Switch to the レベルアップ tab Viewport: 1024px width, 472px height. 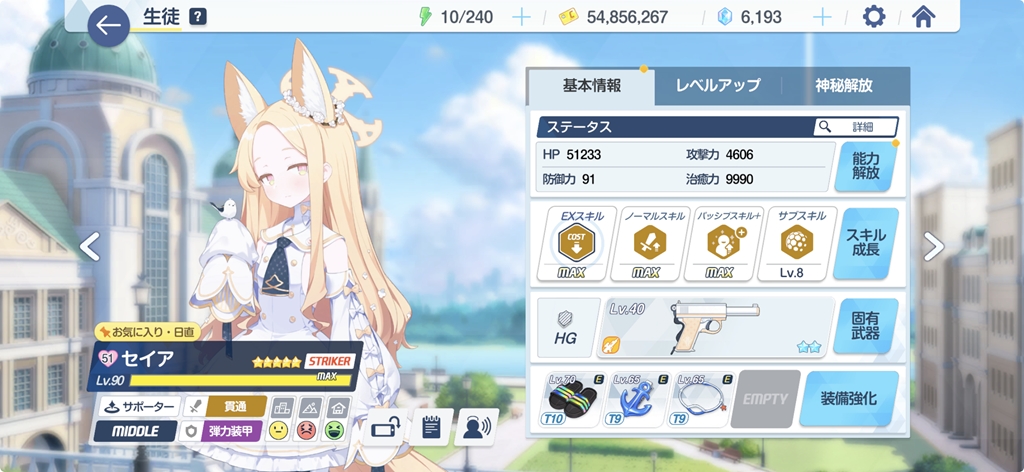(718, 86)
